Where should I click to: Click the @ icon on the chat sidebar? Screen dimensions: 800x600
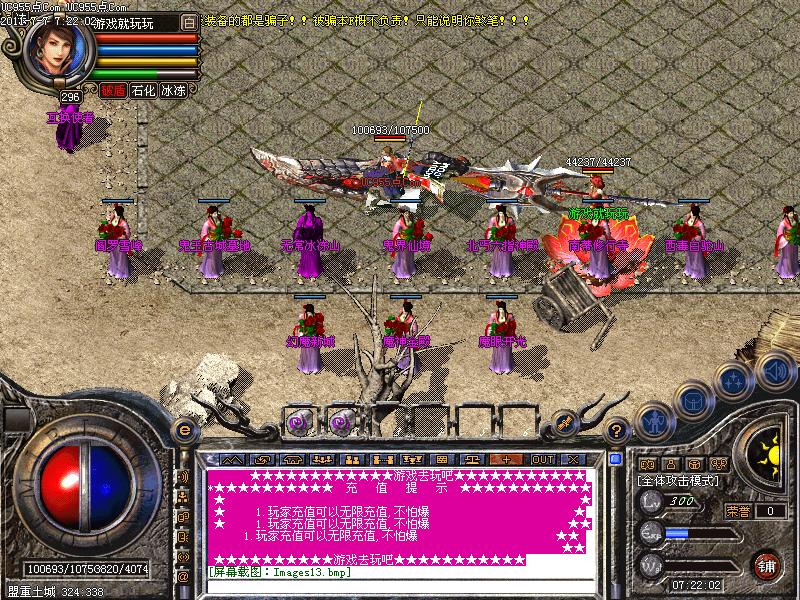[183, 577]
